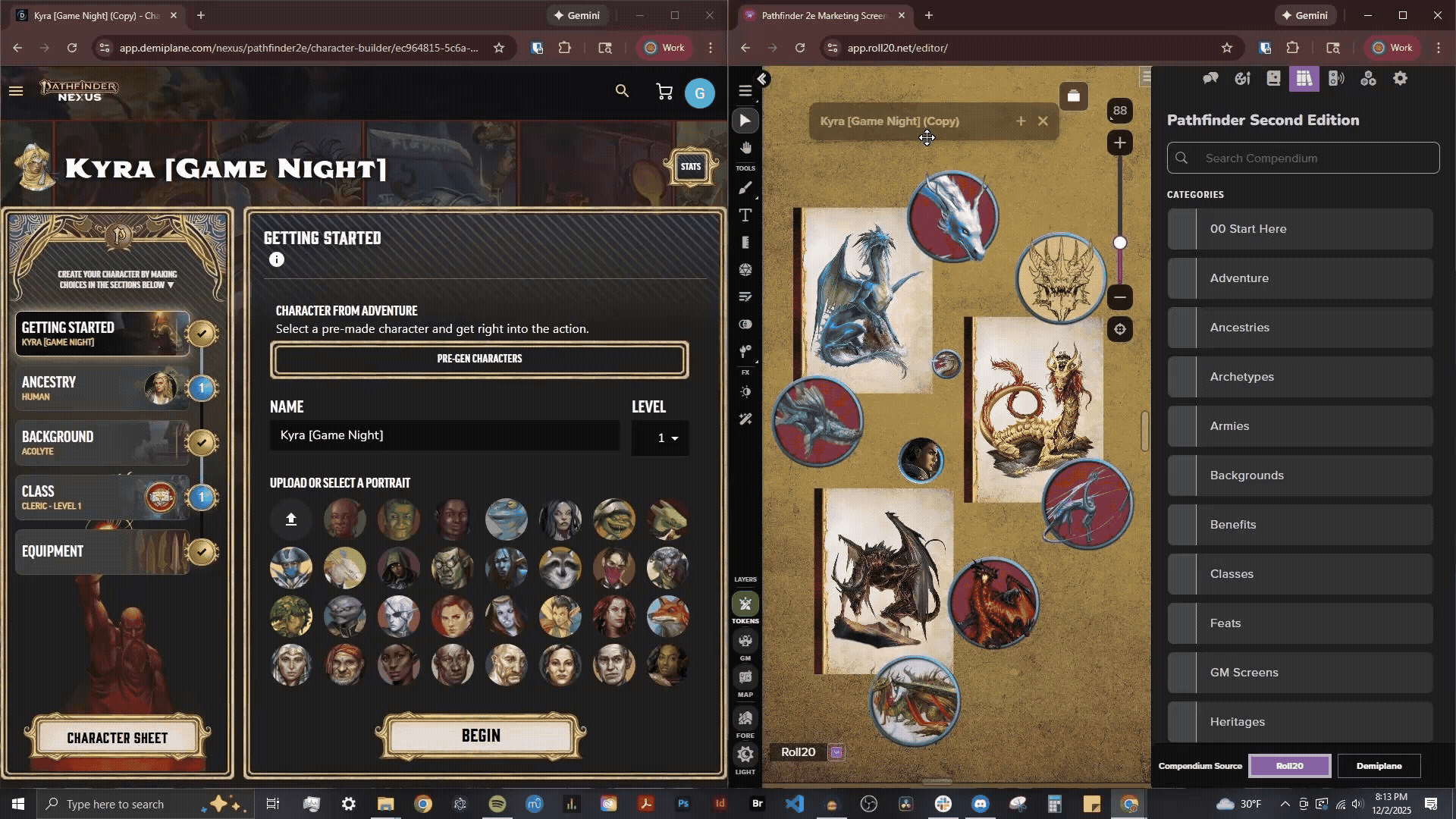Open the FX tool in the toolbar
This screenshot has height=819, width=1456.
point(745,351)
